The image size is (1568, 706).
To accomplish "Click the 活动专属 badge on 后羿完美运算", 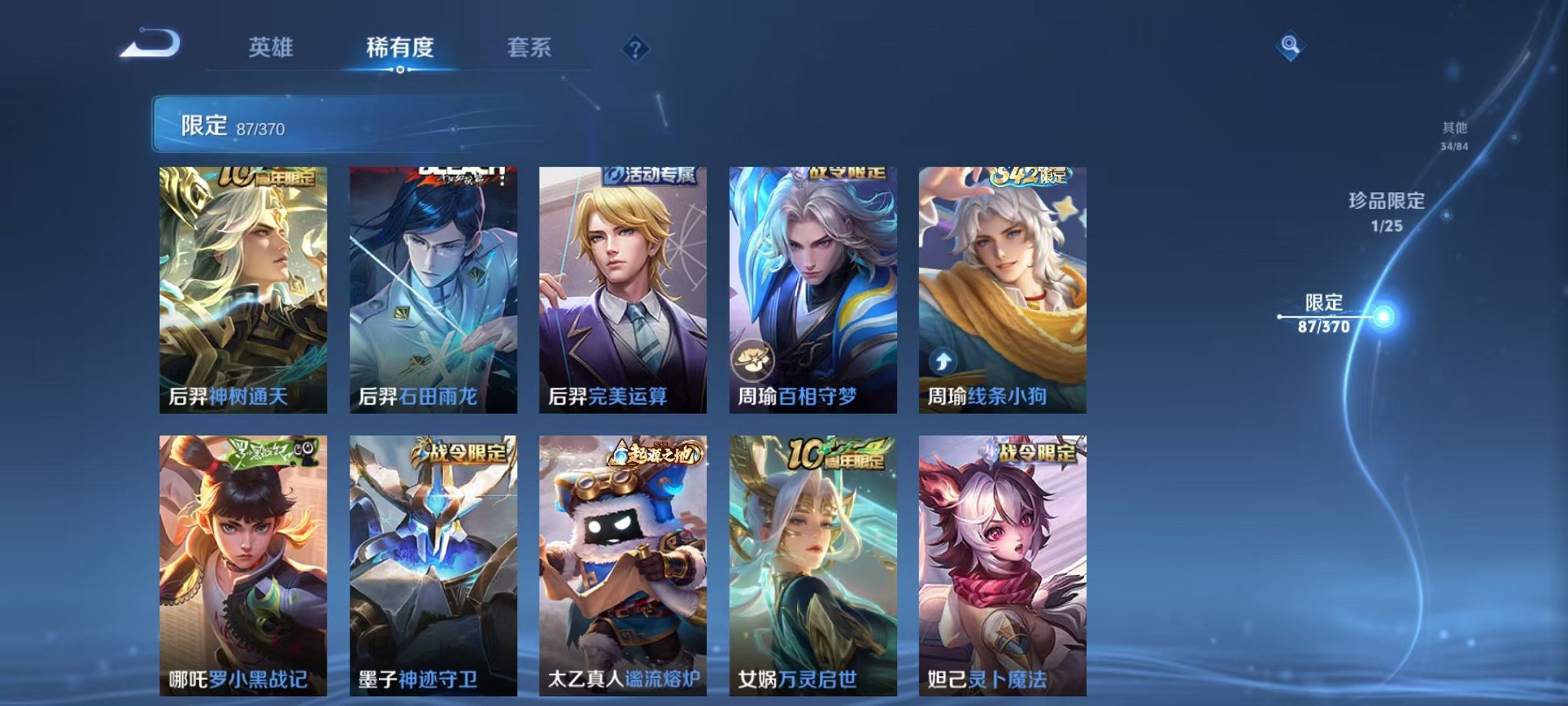I will pos(653,175).
